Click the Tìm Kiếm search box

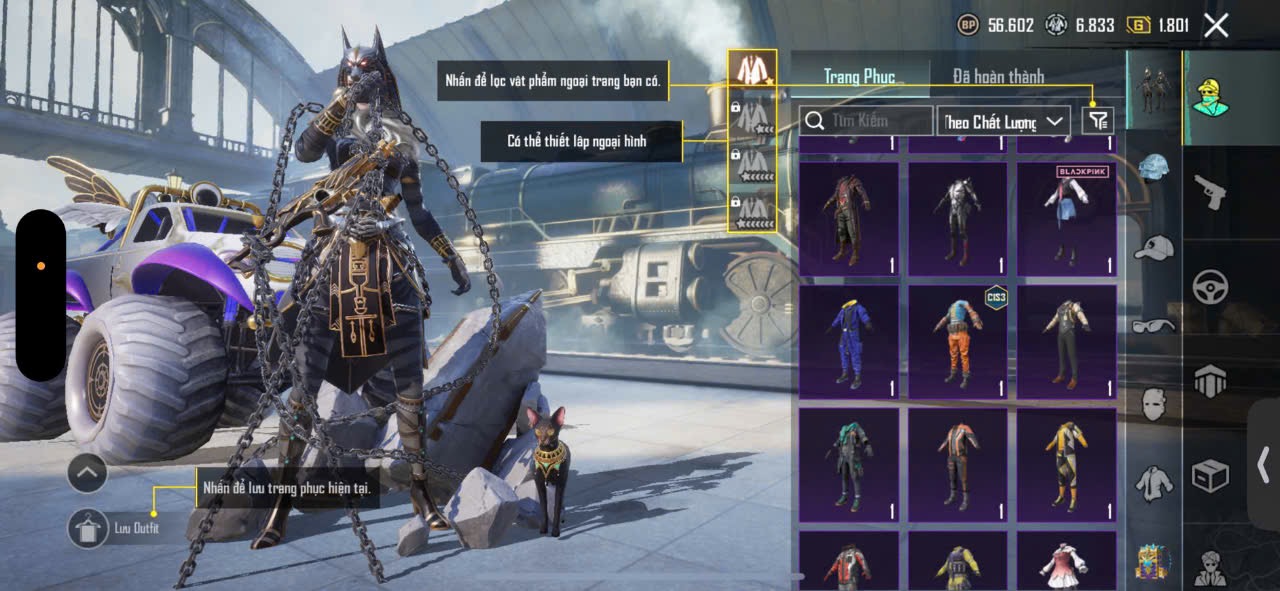click(866, 121)
